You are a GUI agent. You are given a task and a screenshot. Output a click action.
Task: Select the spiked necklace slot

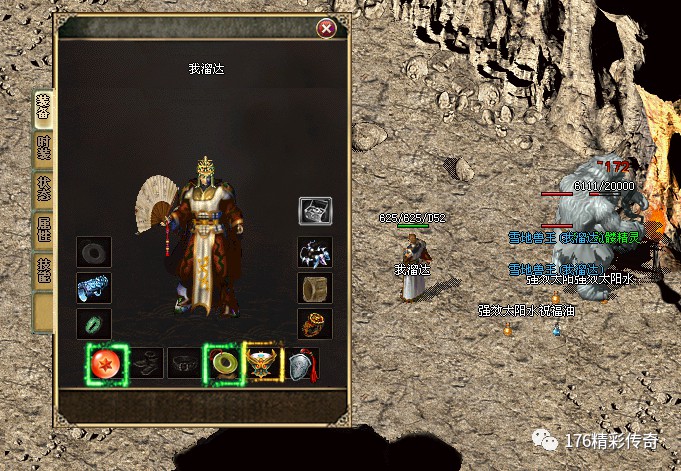click(x=315, y=253)
